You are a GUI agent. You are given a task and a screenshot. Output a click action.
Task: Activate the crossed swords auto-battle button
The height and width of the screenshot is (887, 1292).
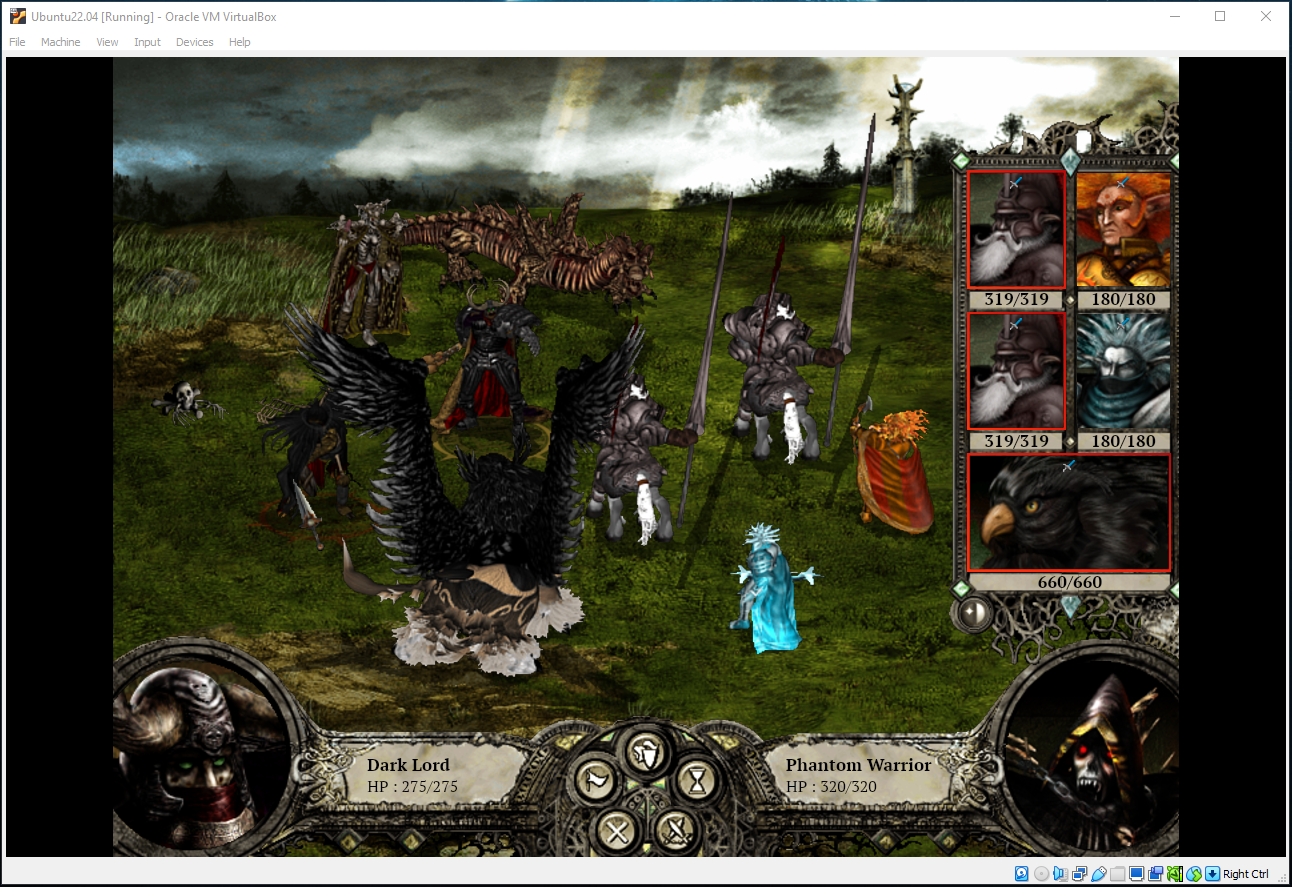(x=677, y=830)
